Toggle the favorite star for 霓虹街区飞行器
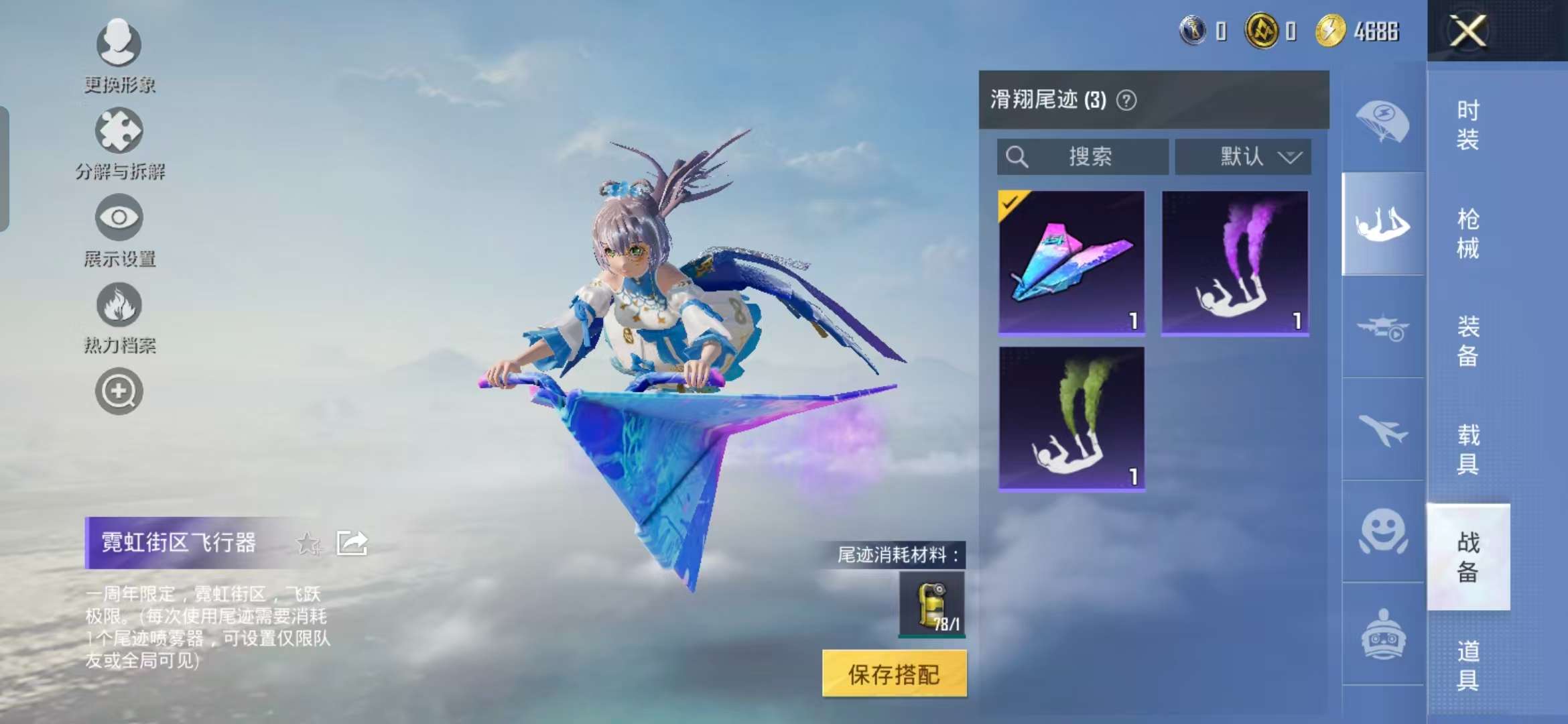1568x724 pixels. point(310,542)
